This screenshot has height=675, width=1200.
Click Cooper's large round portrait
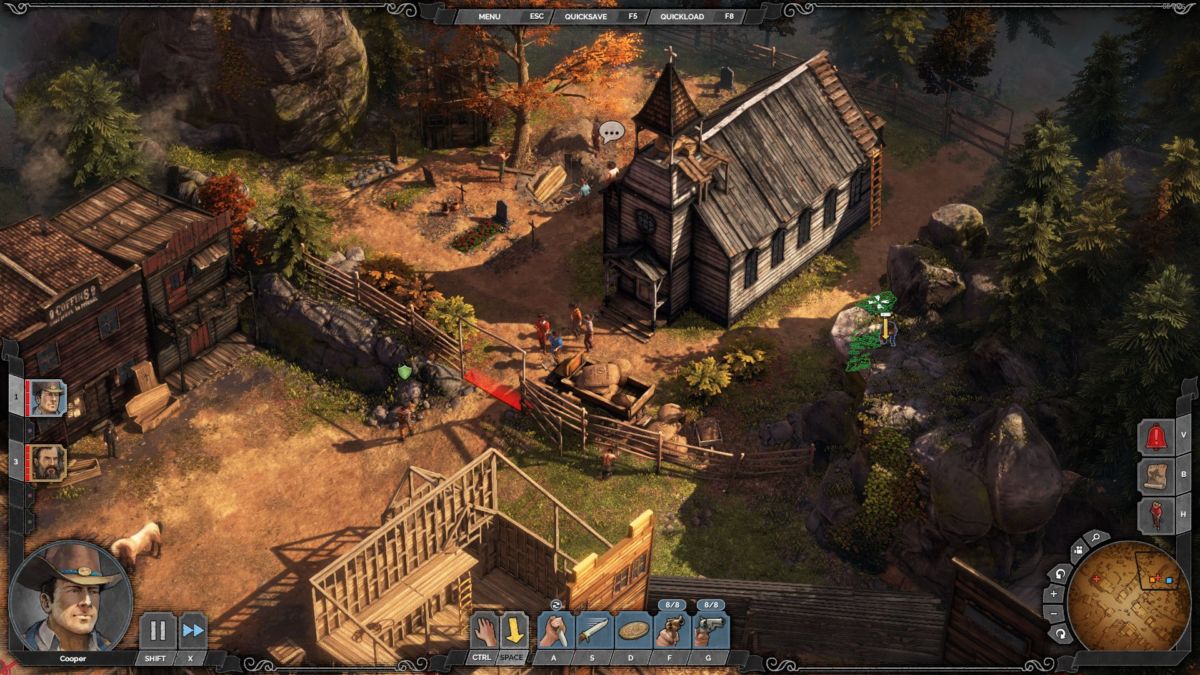pyautogui.click(x=70, y=597)
